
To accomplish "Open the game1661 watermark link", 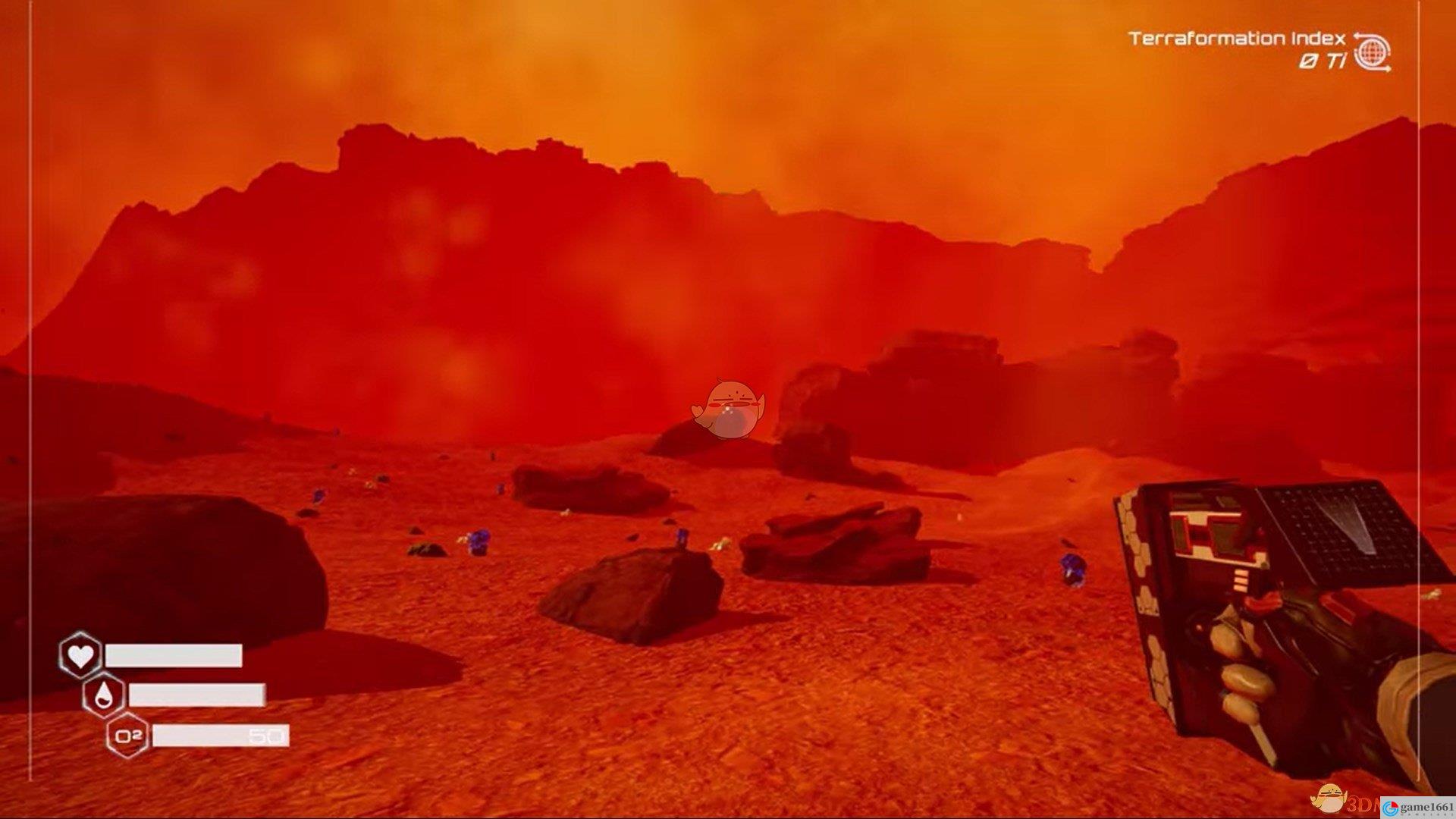I will tap(1418, 808).
